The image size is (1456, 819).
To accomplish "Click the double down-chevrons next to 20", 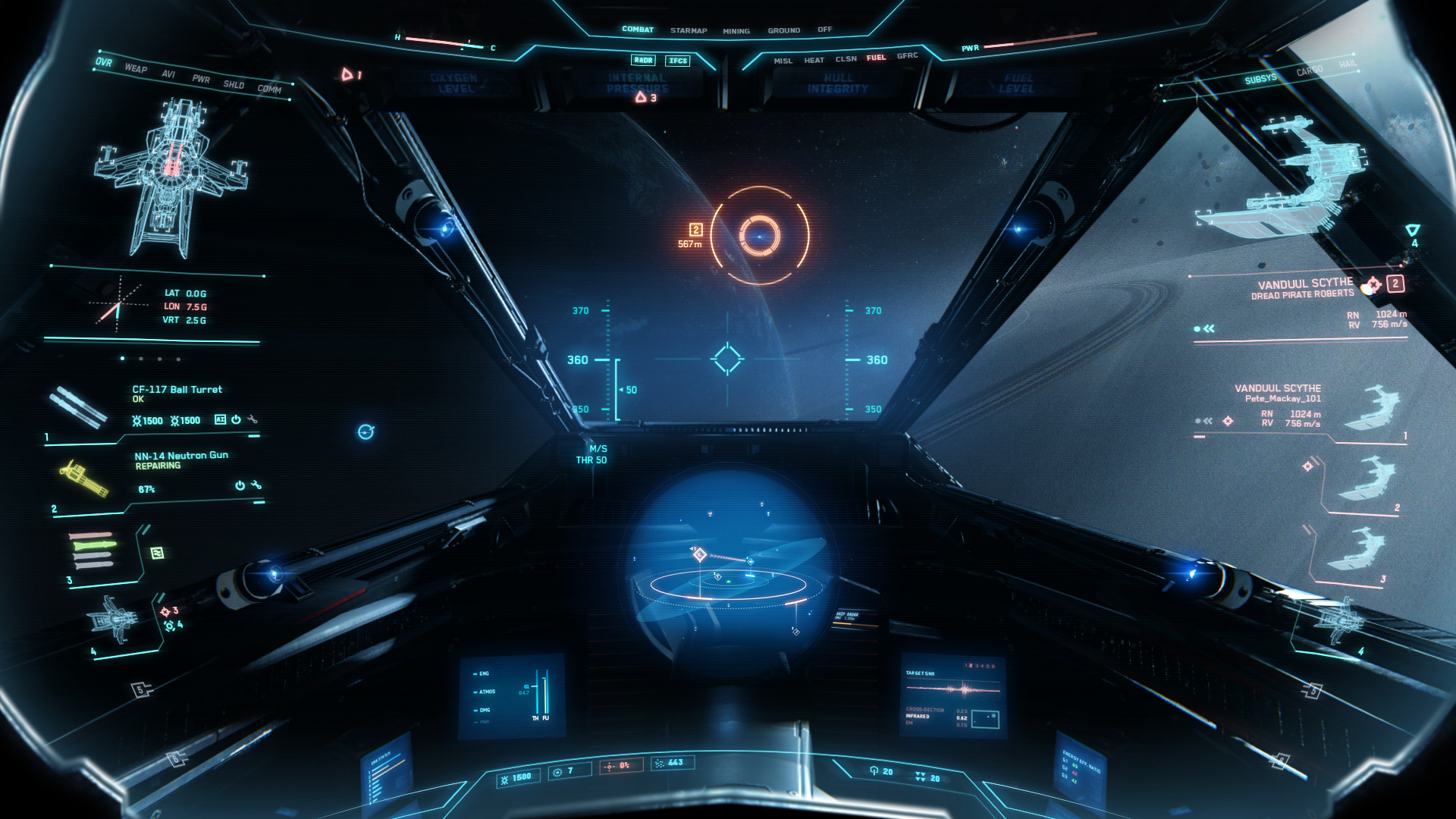I will (920, 775).
